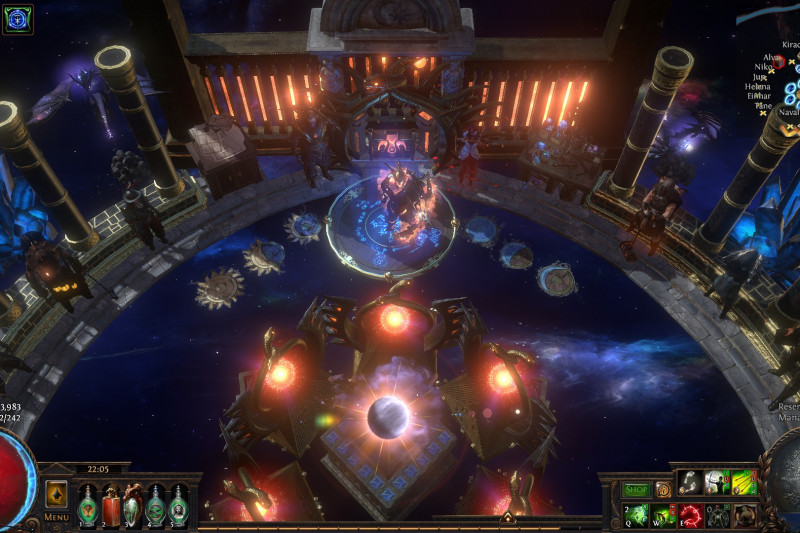Select the green multi-arrow skill icon
The image size is (800, 533).
[x=743, y=483]
